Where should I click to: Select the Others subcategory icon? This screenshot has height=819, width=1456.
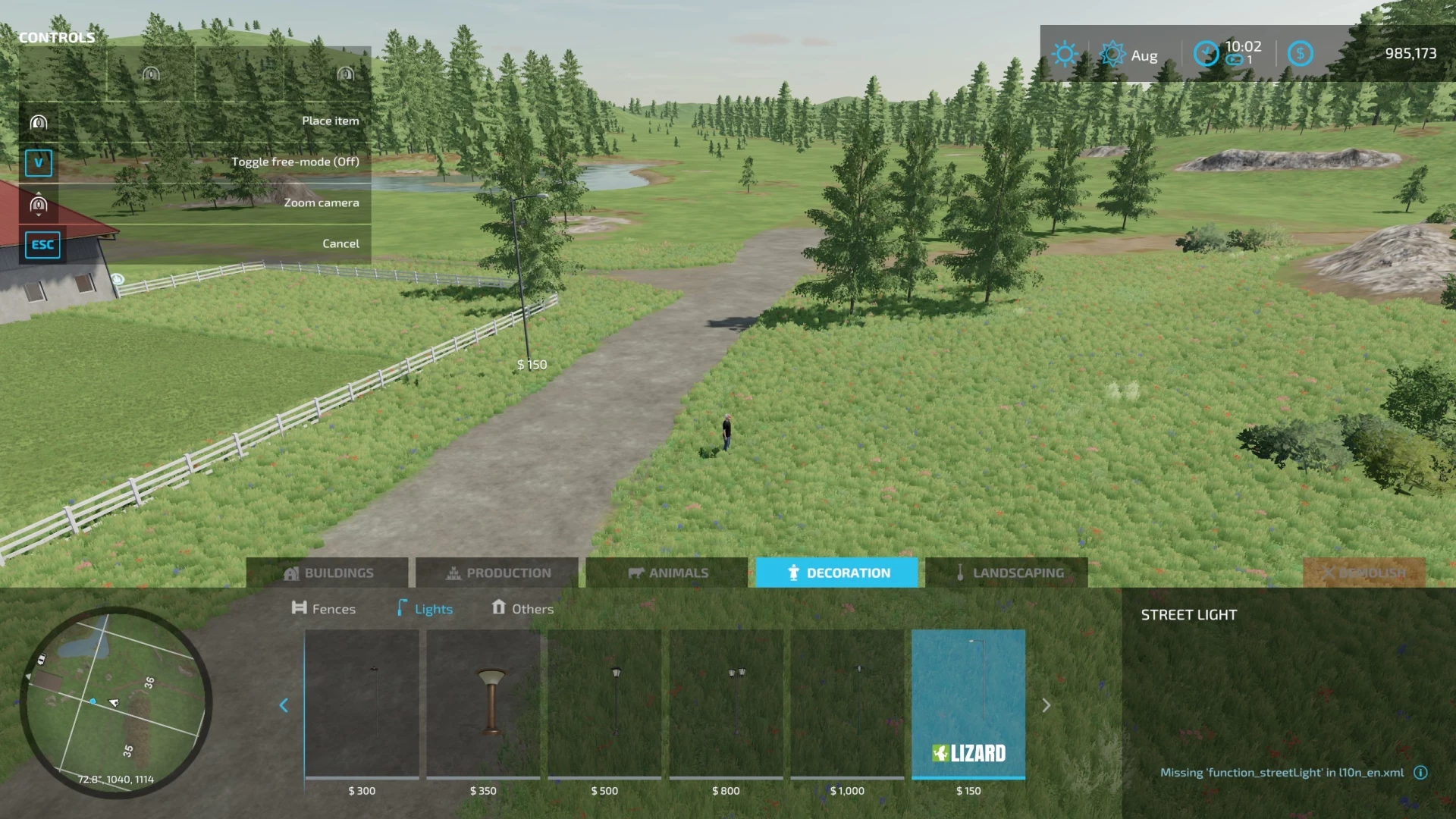498,608
